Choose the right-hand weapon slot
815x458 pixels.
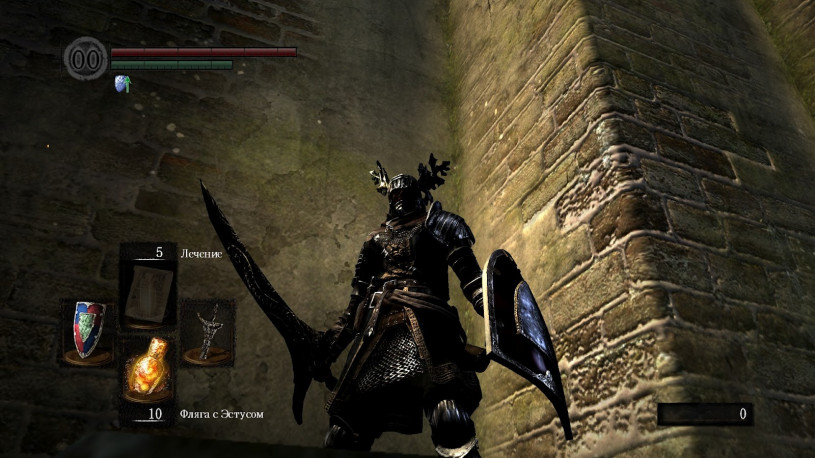(207, 331)
